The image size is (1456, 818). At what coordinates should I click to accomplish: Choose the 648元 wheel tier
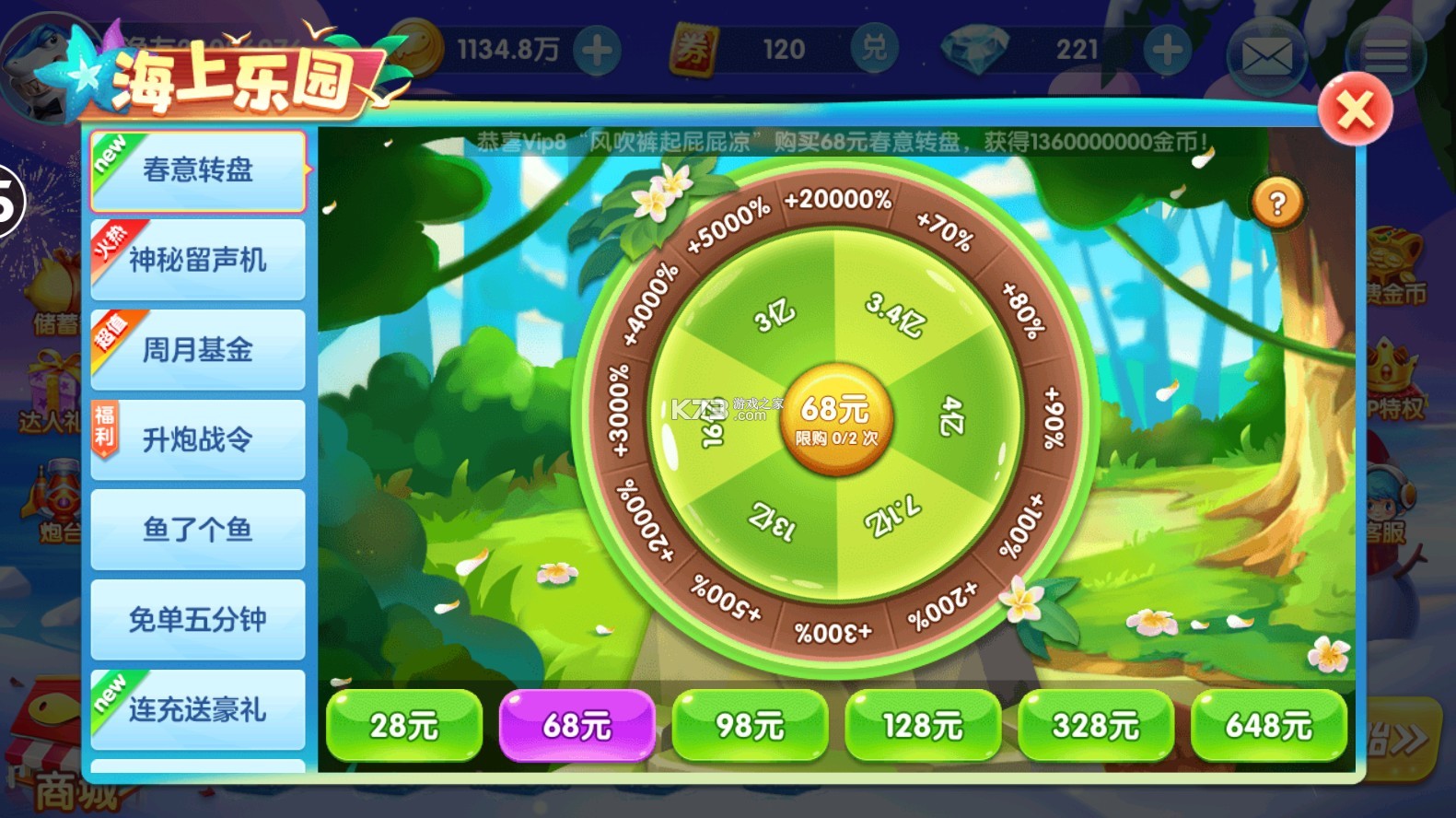click(1268, 726)
